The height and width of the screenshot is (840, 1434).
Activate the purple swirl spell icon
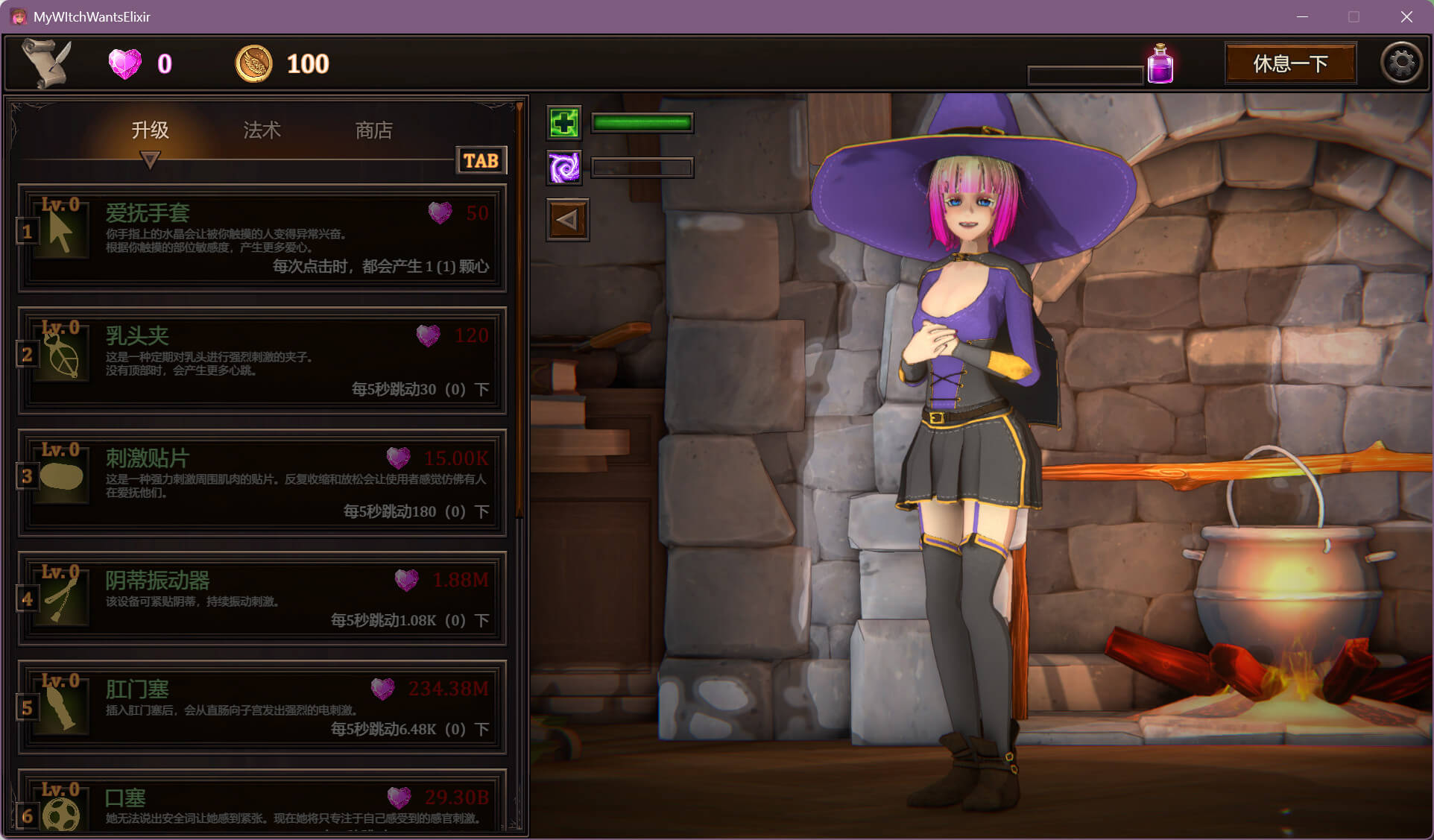564,168
